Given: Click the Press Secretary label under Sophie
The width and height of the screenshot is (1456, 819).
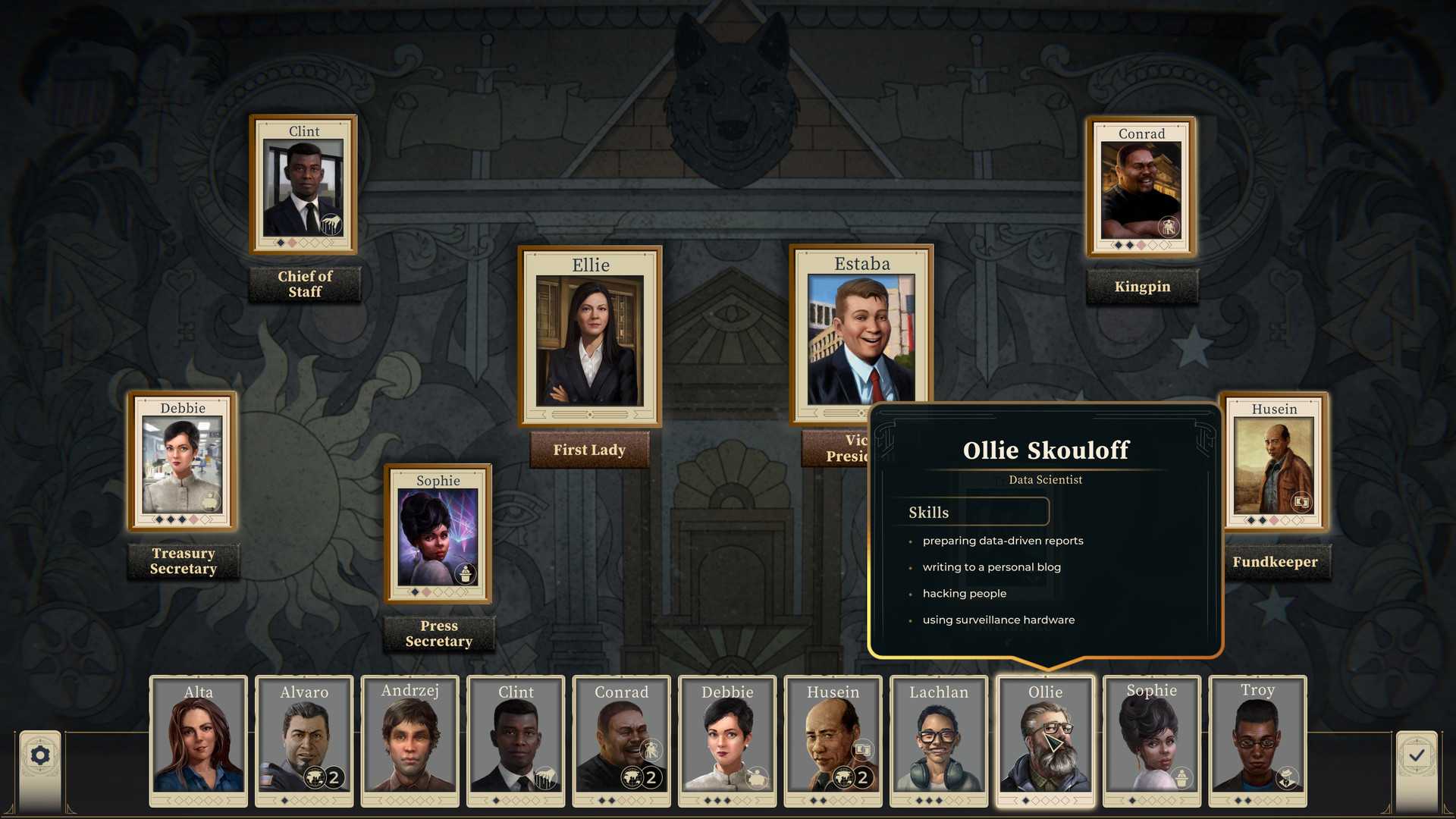Looking at the screenshot, I should pos(439,632).
